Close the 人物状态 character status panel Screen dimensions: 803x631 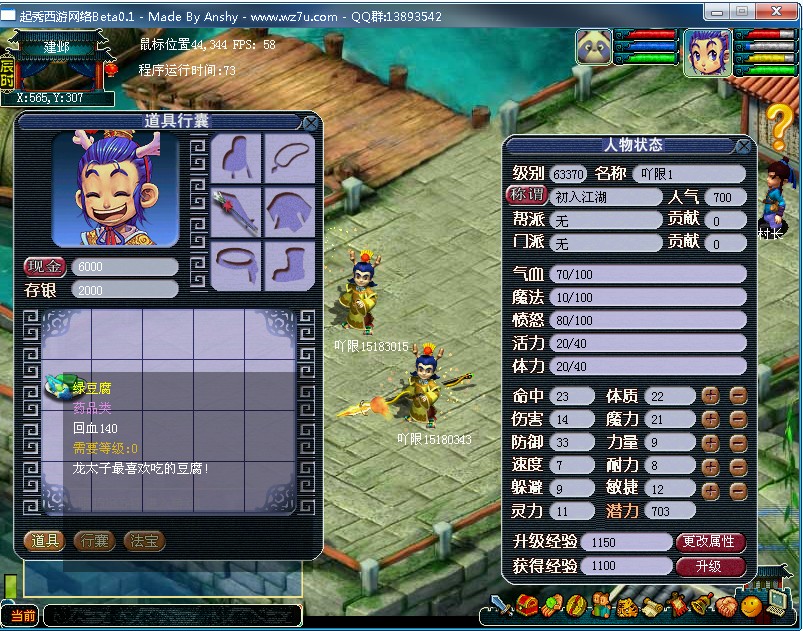[743, 146]
